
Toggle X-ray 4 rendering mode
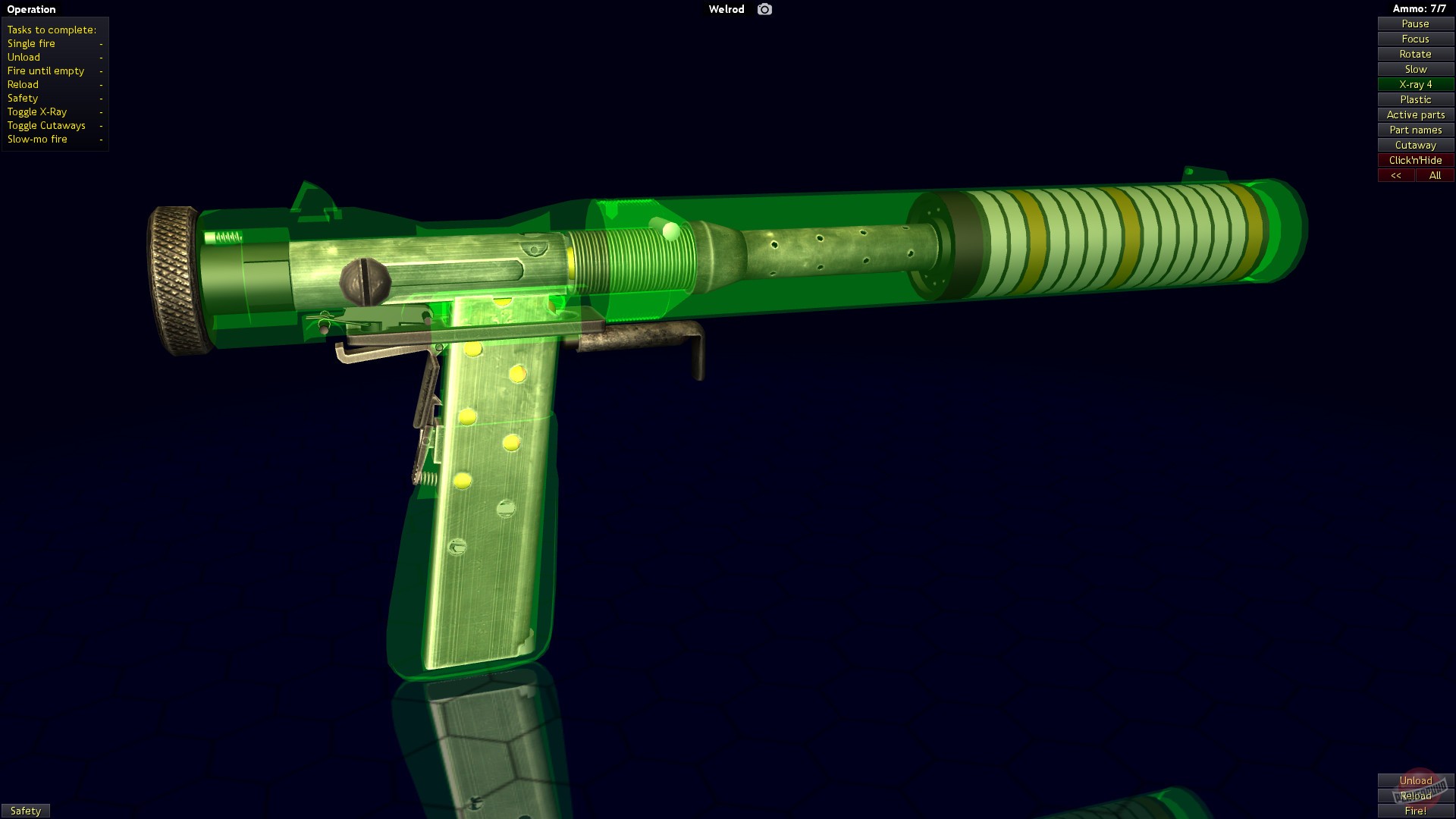pos(1415,84)
